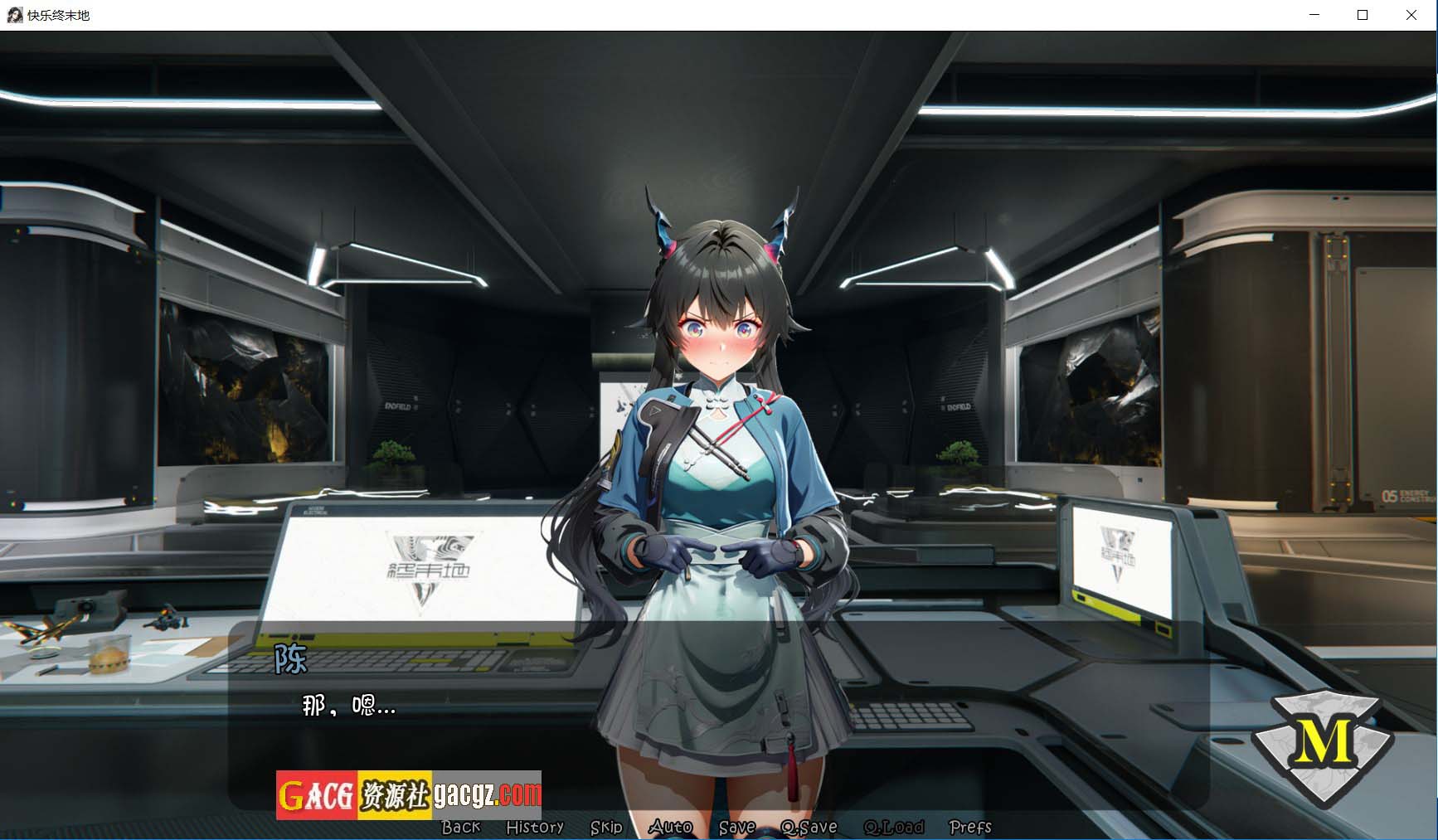Image resolution: width=1438 pixels, height=840 pixels.
Task: Activate Skip to fast-forward dialogue
Action: coord(606,827)
